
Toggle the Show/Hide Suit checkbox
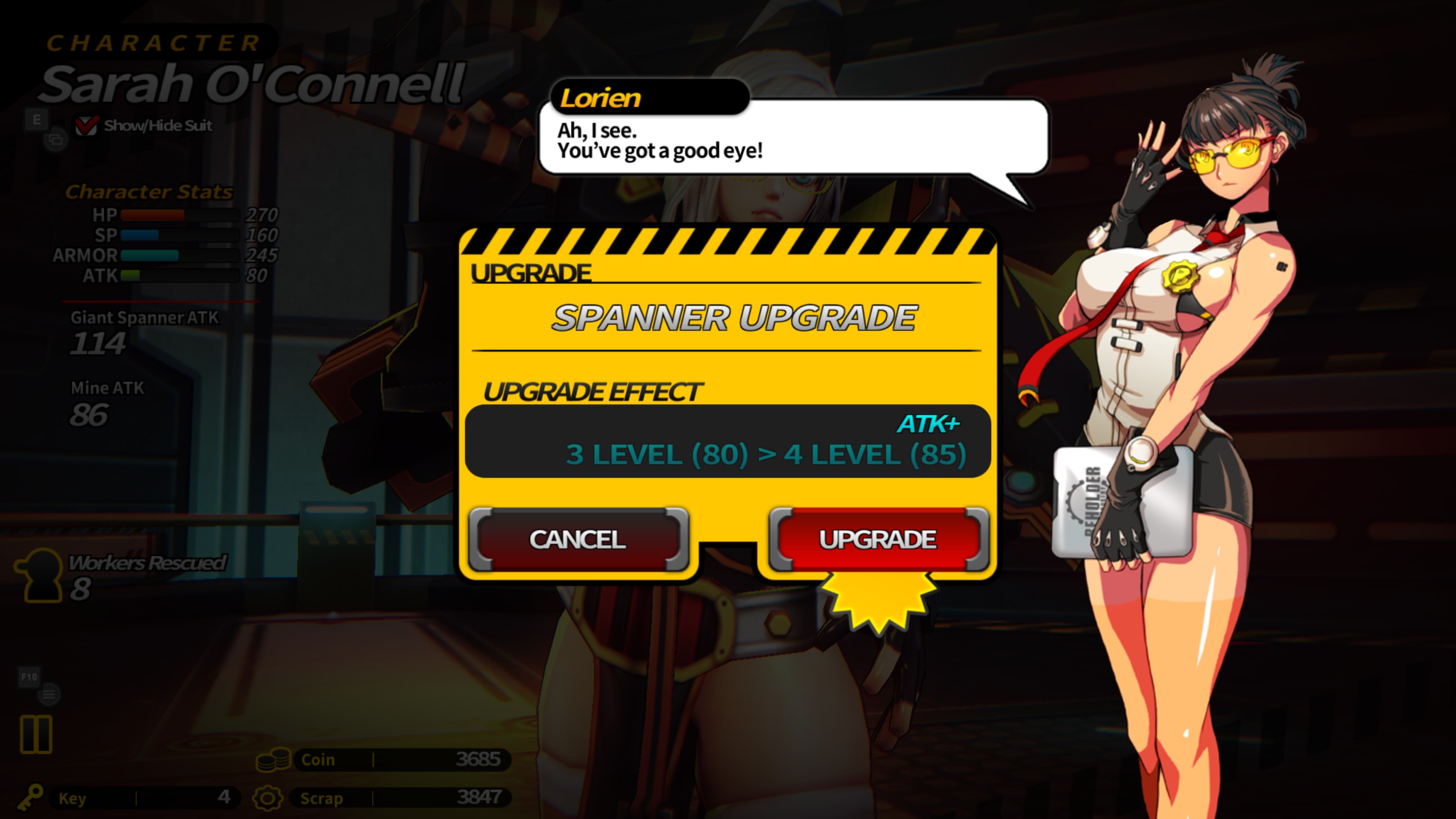(86, 126)
